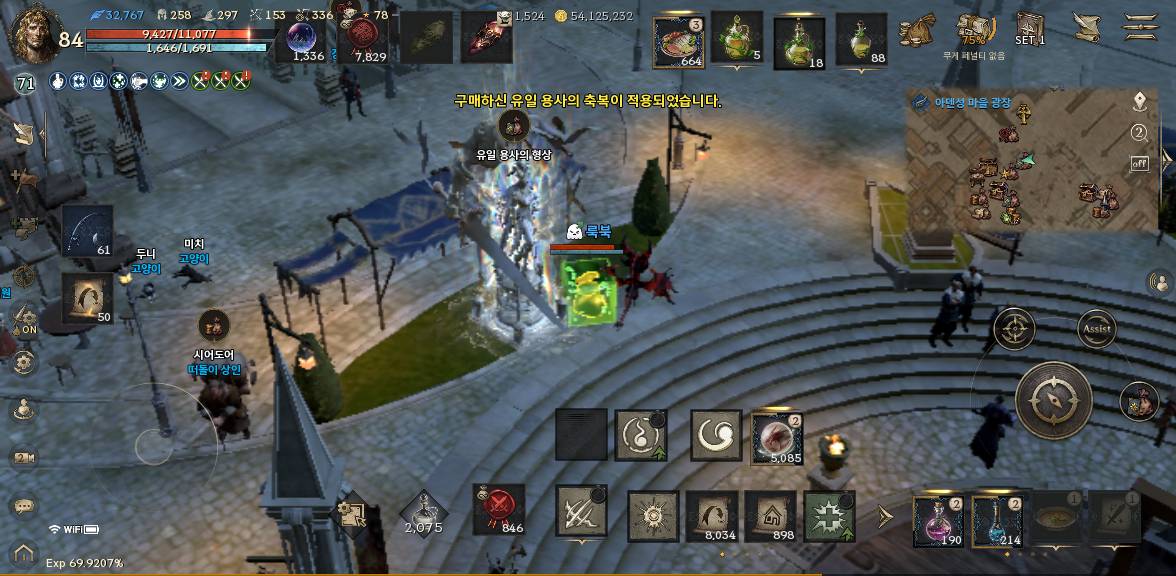Use the pink potion with 190 count
Image resolution: width=1176 pixels, height=576 pixels.
[938, 521]
